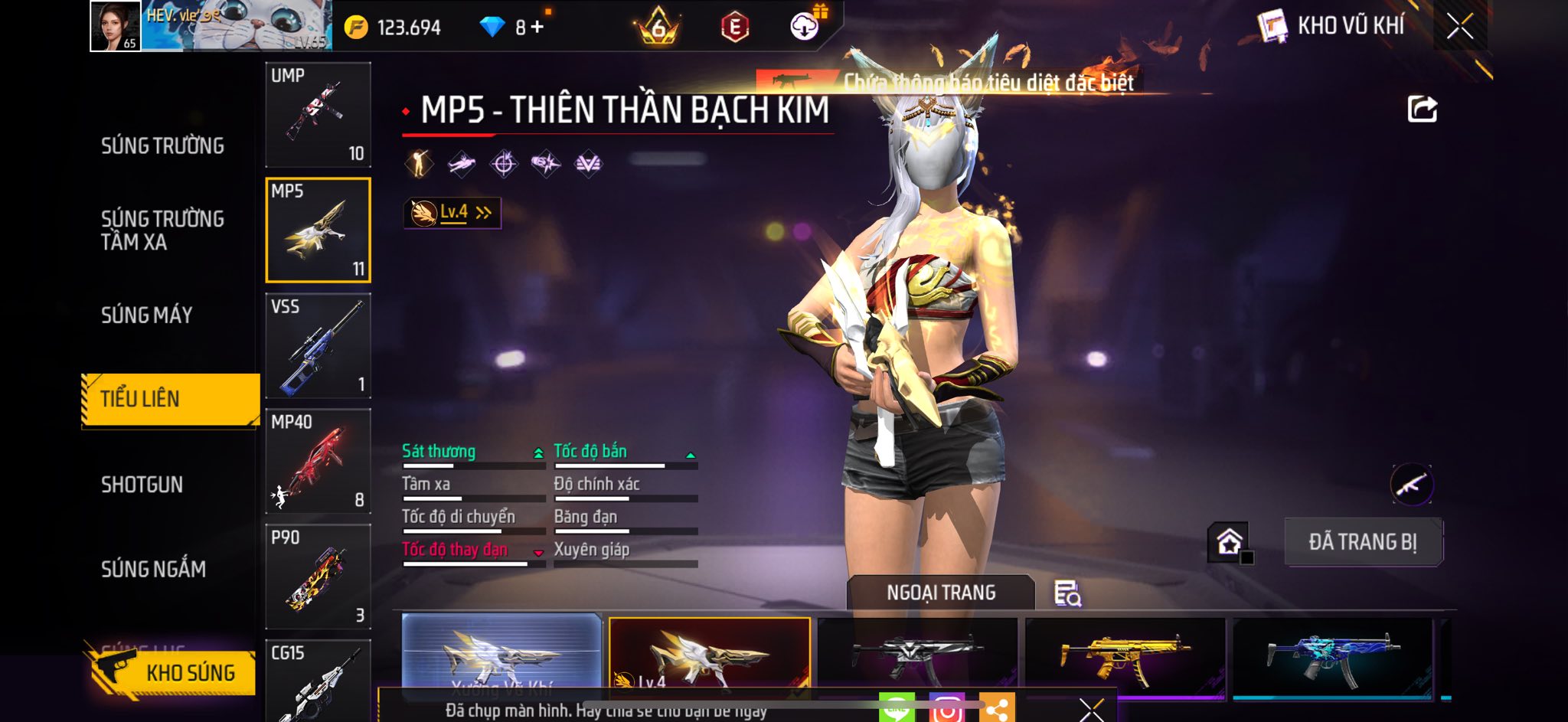This screenshot has width=1568, height=722.
Task: Open the Súng Trường Tầm Xa category
Action: [x=162, y=230]
